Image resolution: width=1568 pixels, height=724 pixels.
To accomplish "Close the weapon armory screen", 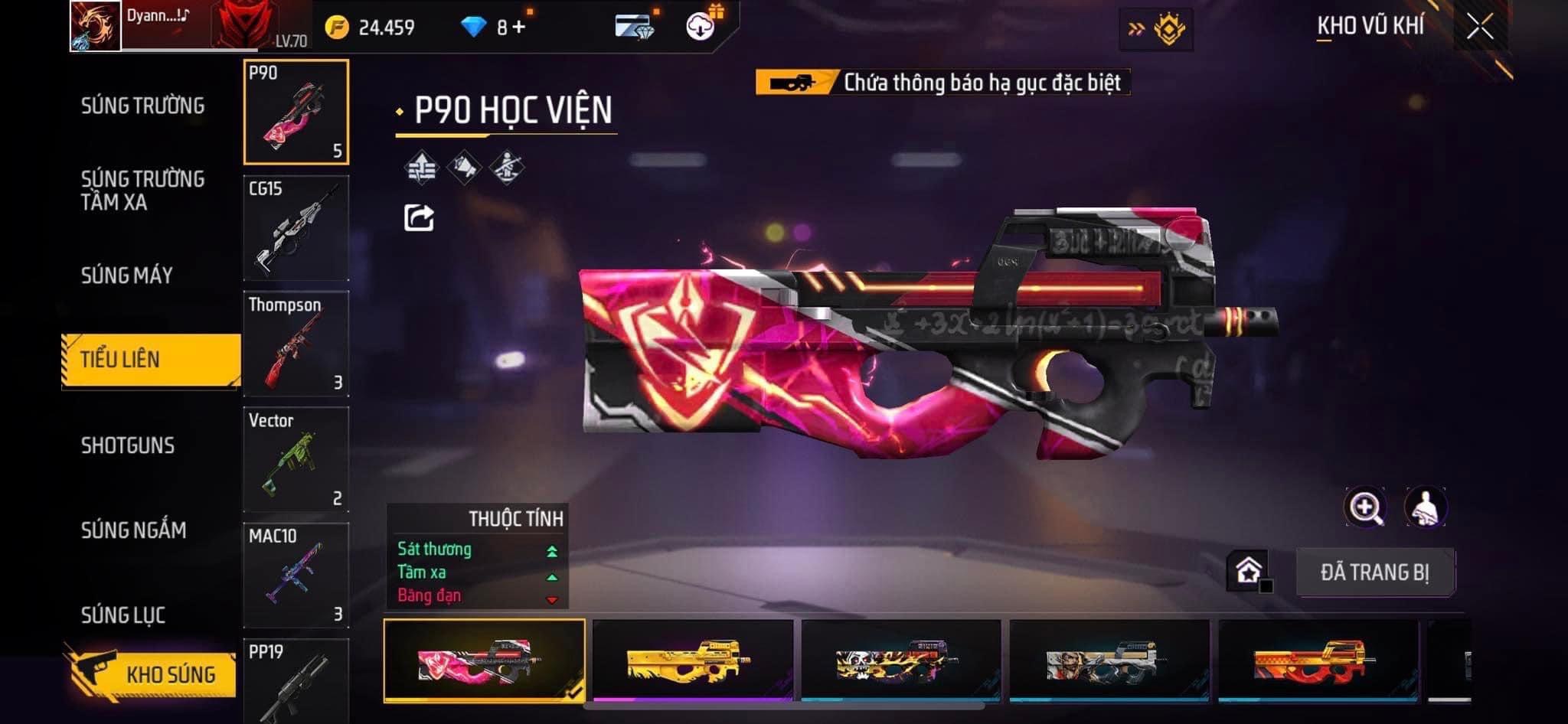I will [1479, 28].
